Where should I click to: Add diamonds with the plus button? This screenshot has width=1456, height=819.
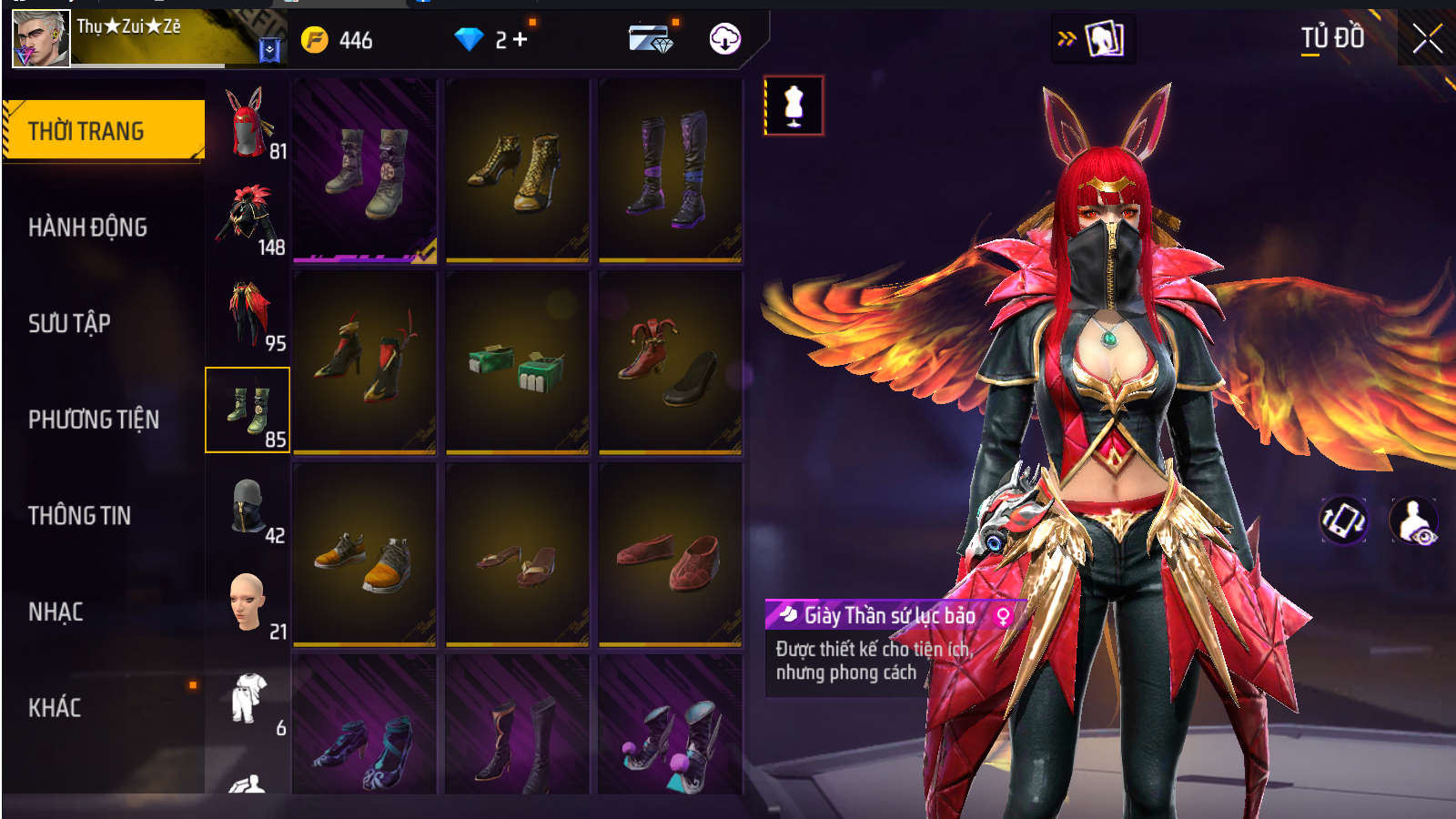520,40
